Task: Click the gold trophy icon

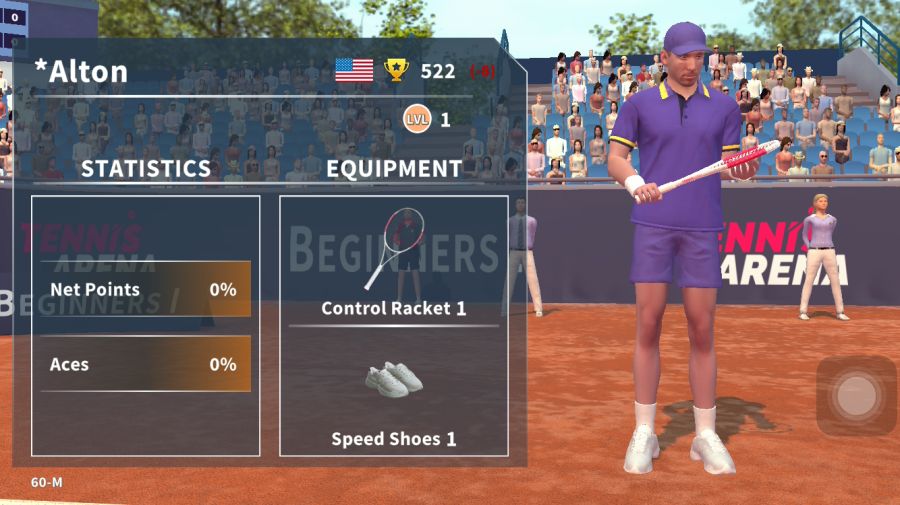Action: 397,70
